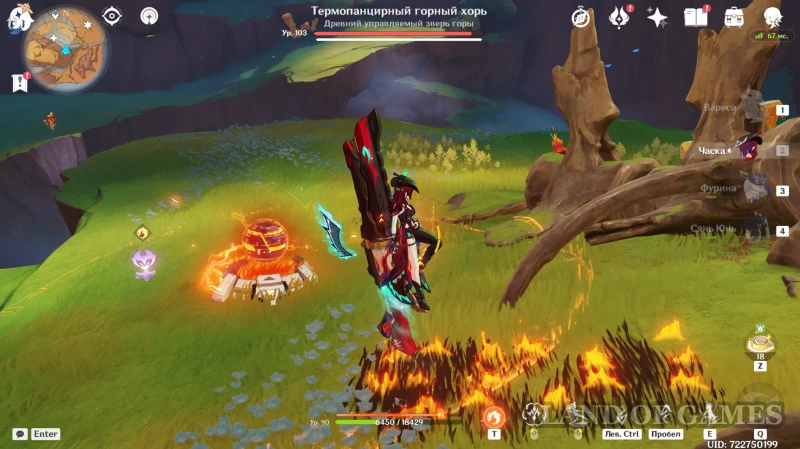Open the adventurer handbook book icon
This screenshot has height=449, width=800.
pyautogui.click(x=695, y=17)
